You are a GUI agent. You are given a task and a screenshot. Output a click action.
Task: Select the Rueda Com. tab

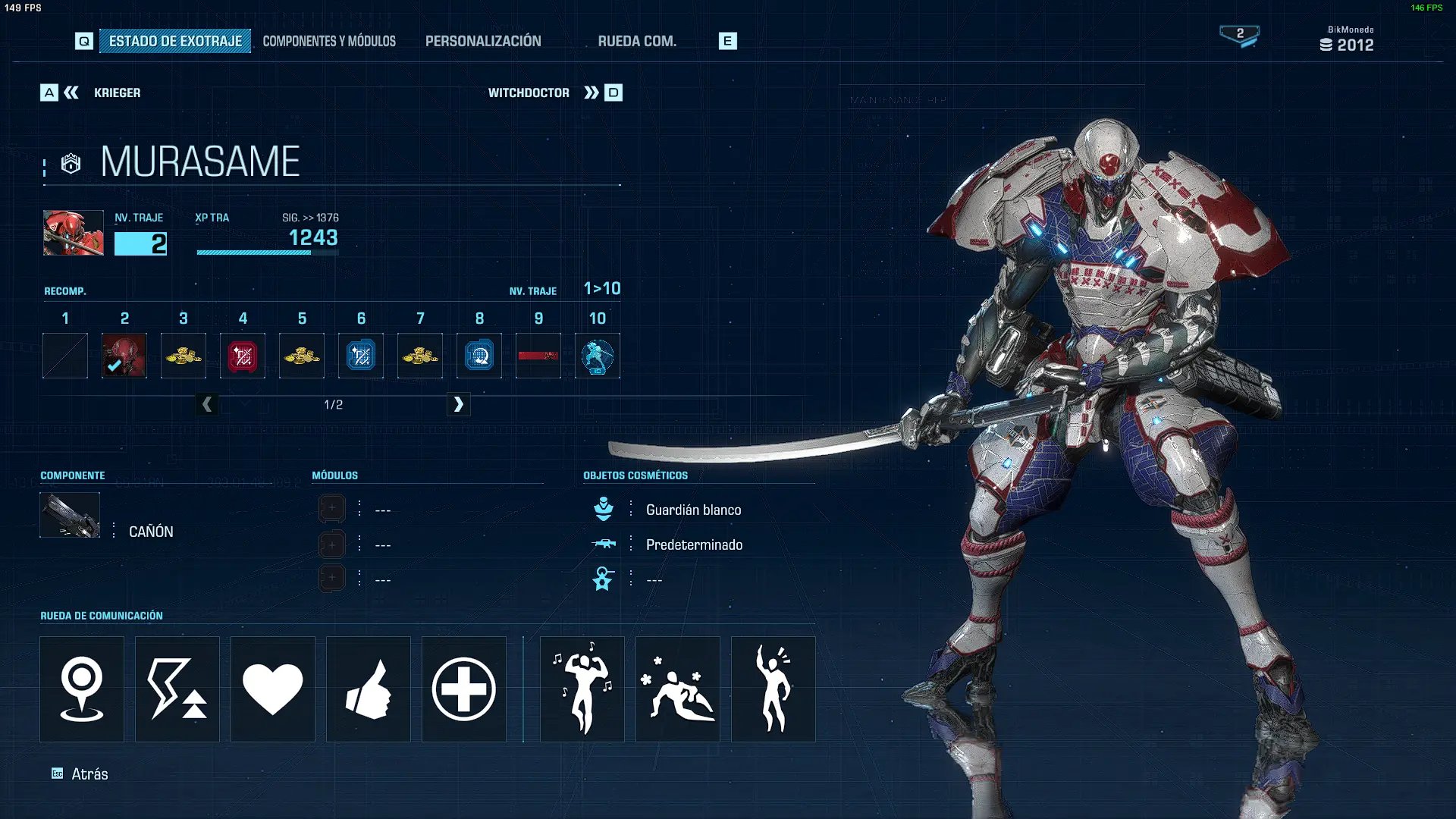click(x=637, y=41)
